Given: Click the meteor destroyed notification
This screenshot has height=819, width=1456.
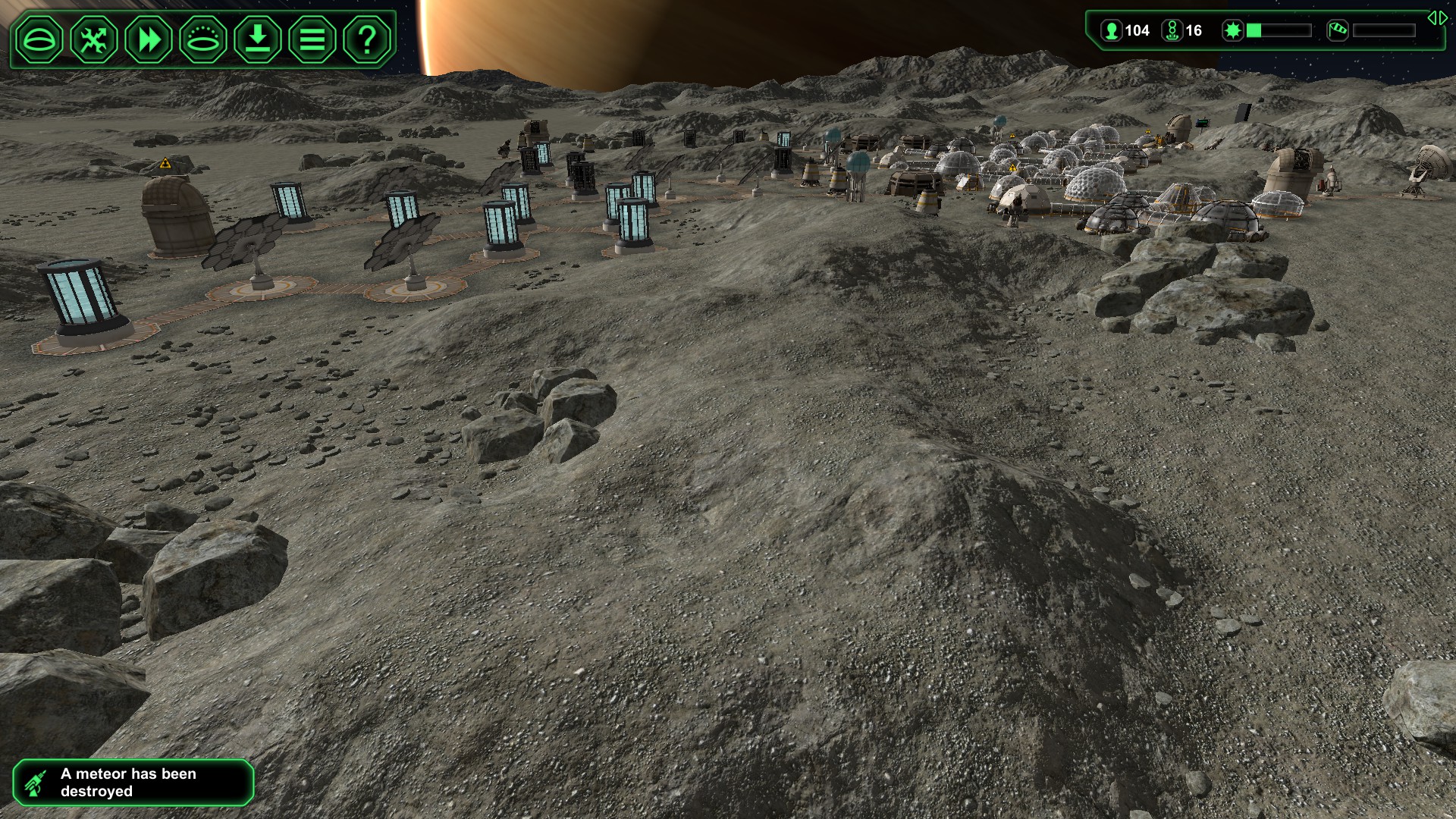Looking at the screenshot, I should tap(133, 783).
